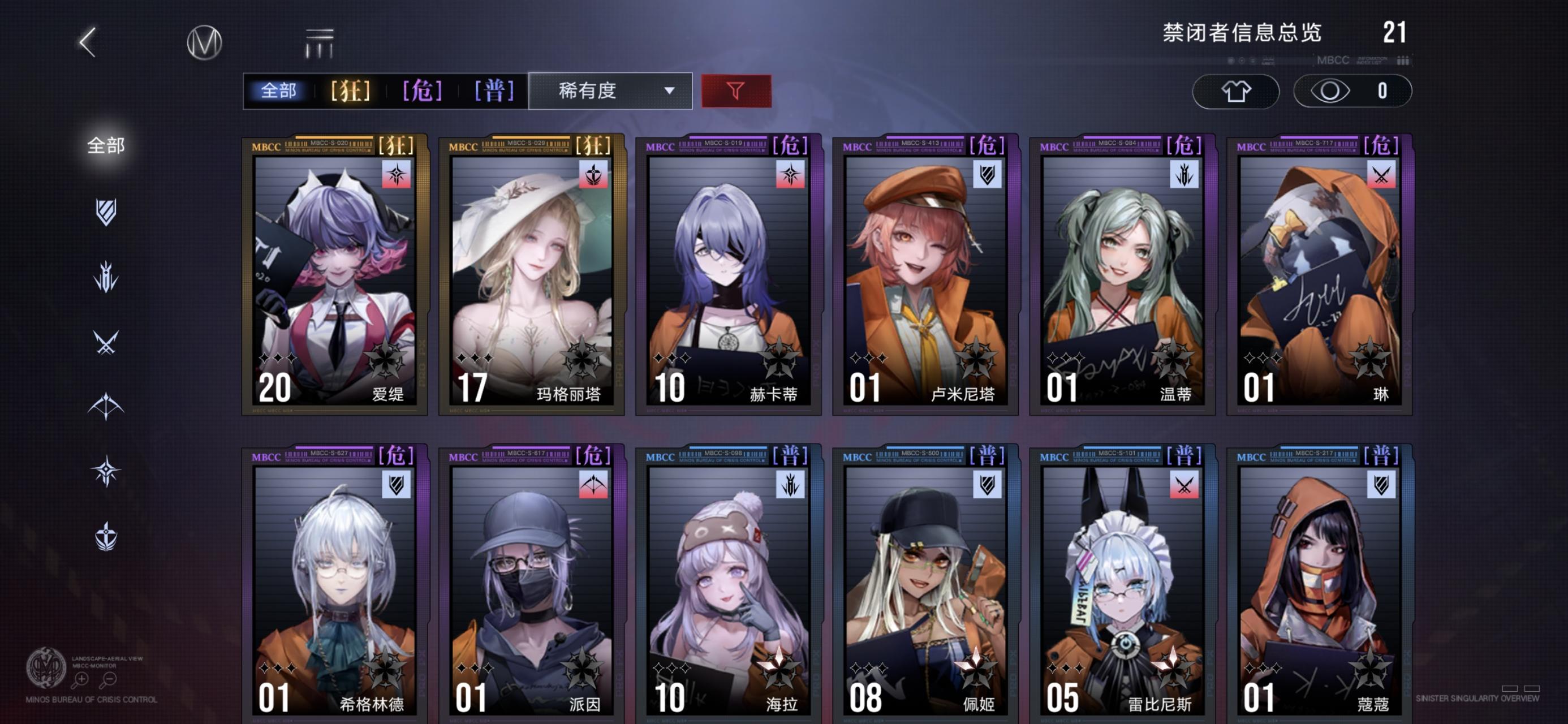Screen dimensions: 1568x724
Task: Select the shield class filter icon
Action: [107, 213]
